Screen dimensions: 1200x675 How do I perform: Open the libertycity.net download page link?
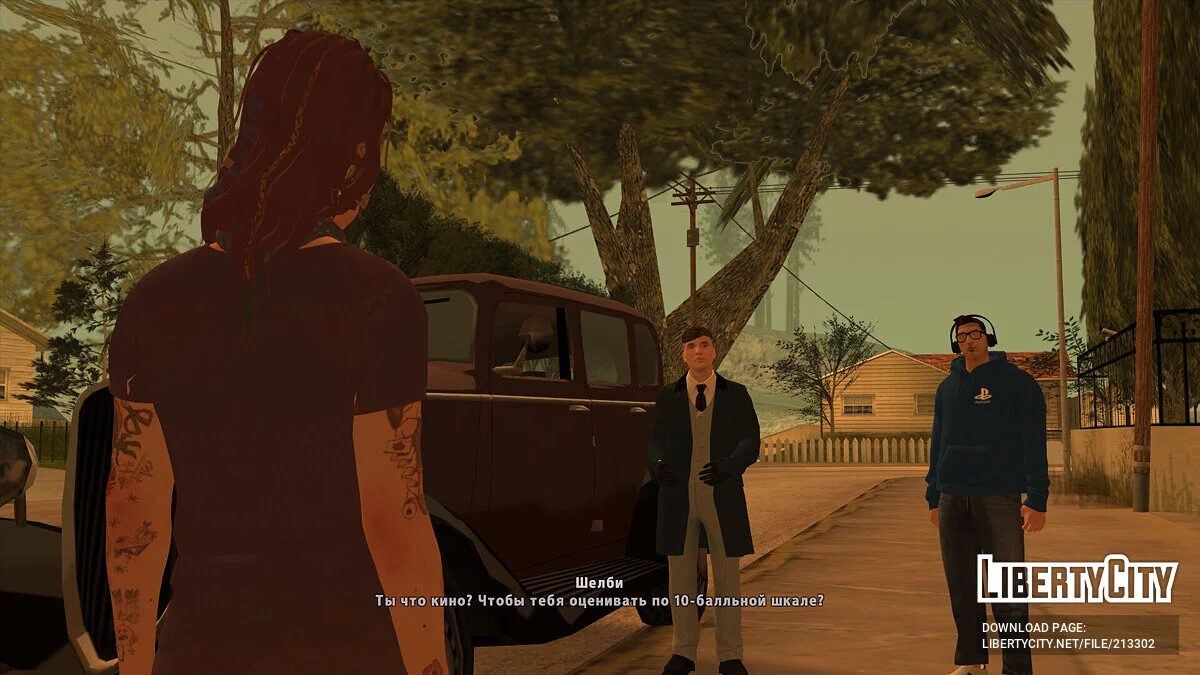point(1067,643)
